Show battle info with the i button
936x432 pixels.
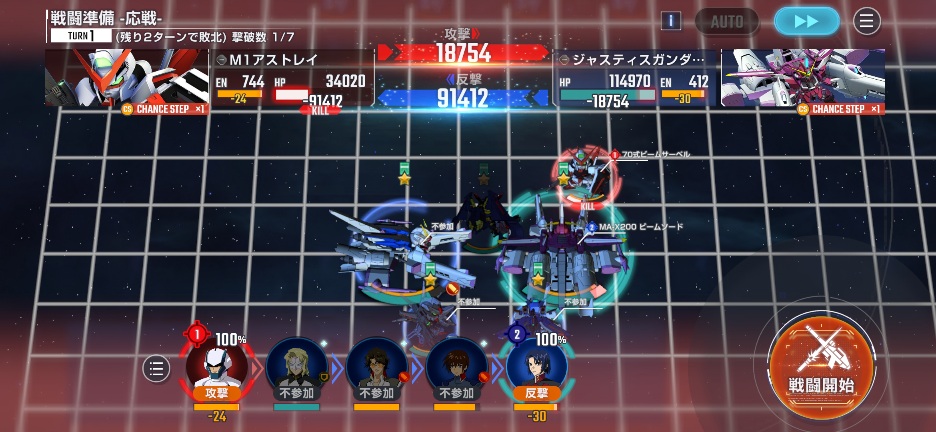pos(672,21)
